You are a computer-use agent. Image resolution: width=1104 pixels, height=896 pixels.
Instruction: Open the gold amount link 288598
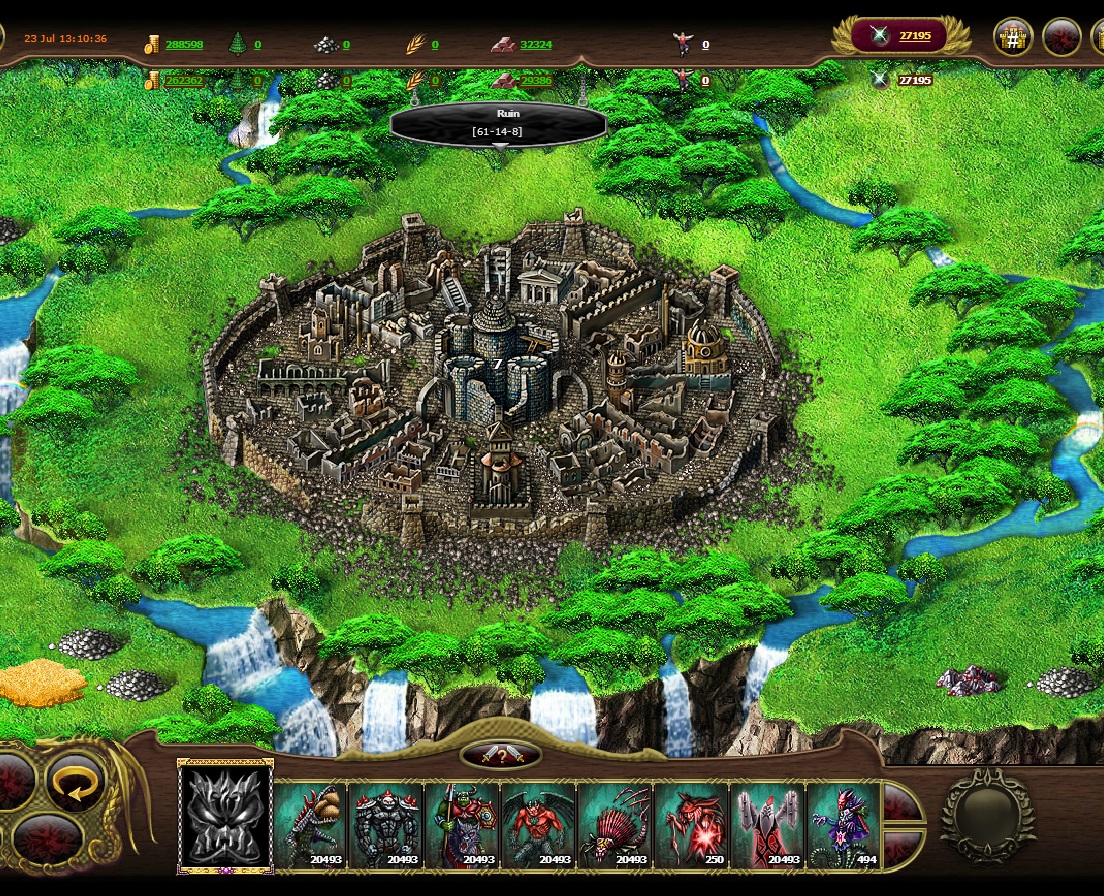[184, 44]
